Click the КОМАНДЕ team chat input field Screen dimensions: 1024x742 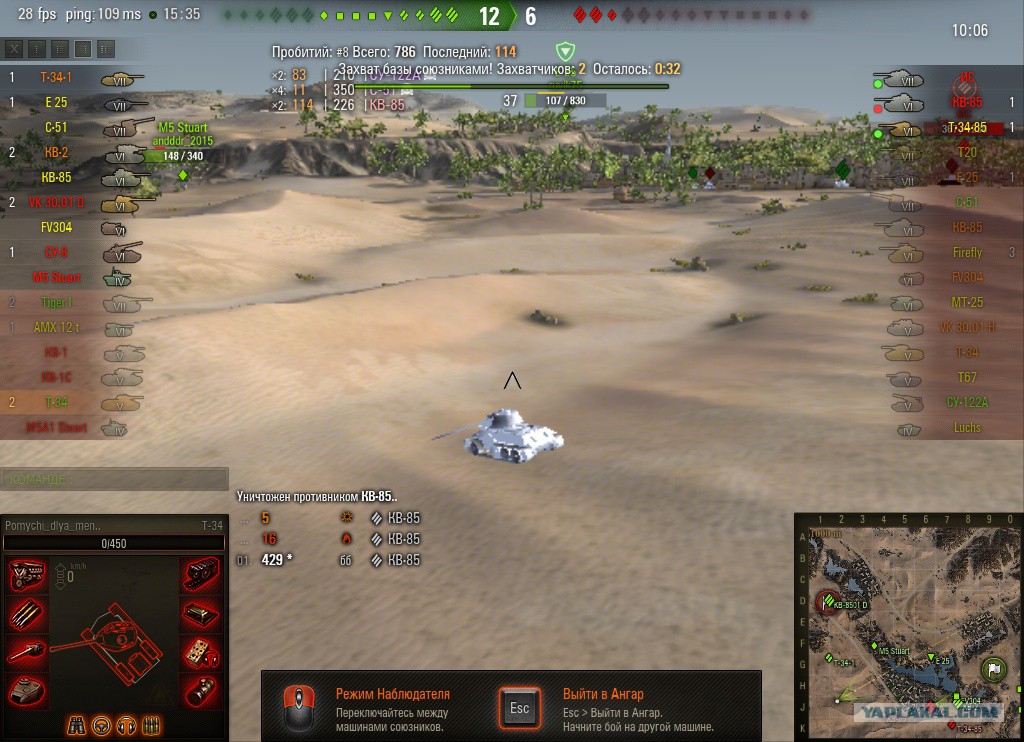coord(114,480)
